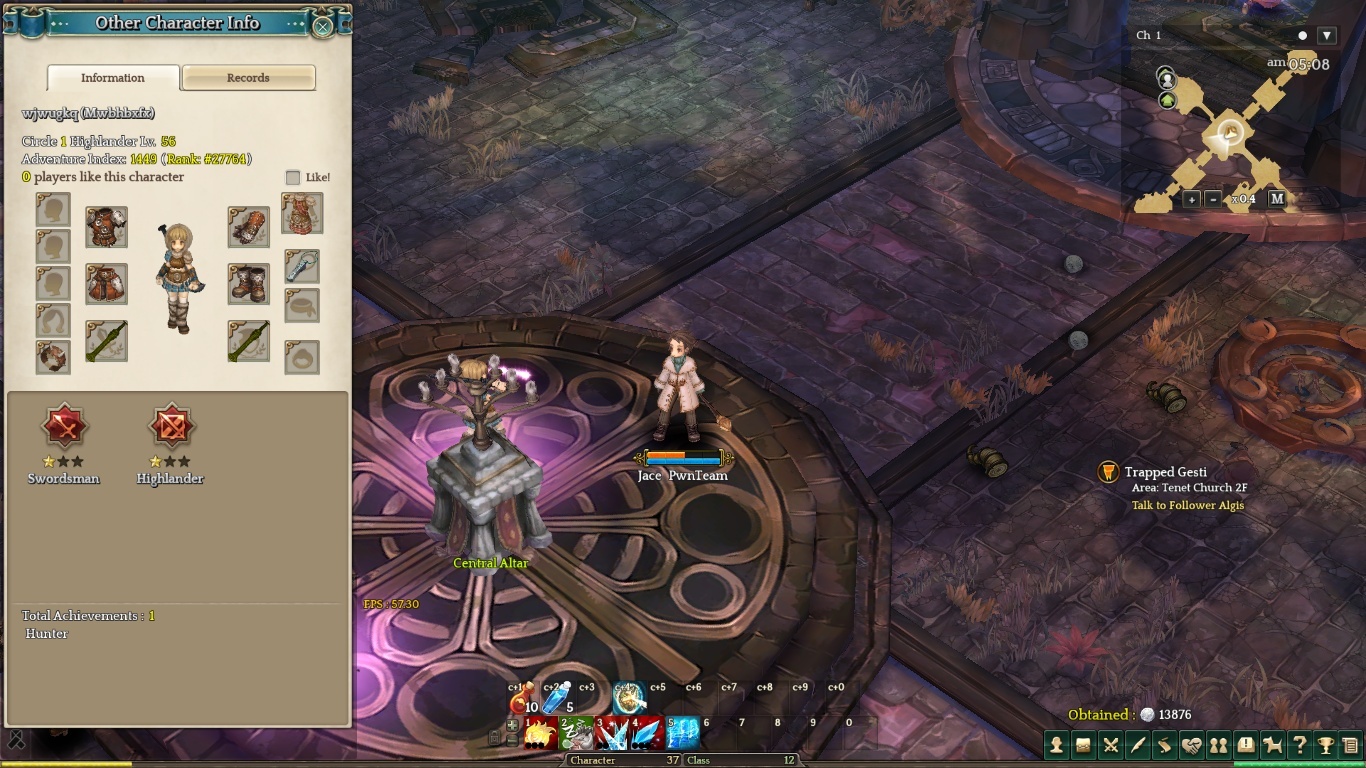The height and width of the screenshot is (768, 1366).
Task: Tick the Like! checkbox
Action: tap(293, 177)
